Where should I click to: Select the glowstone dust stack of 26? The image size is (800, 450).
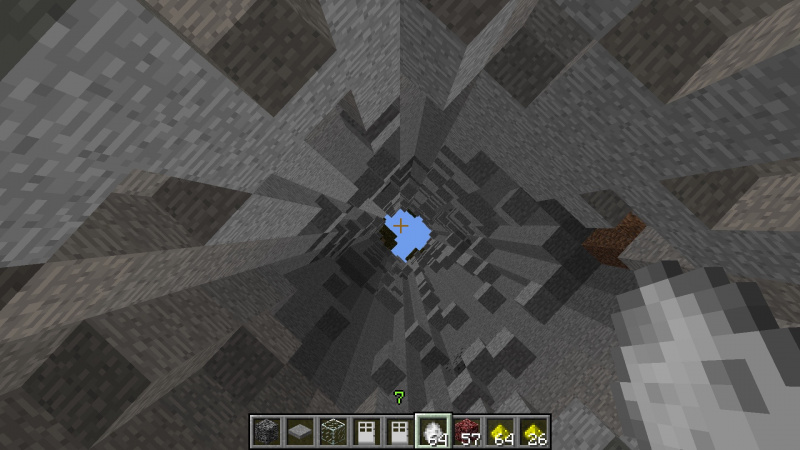(533, 431)
